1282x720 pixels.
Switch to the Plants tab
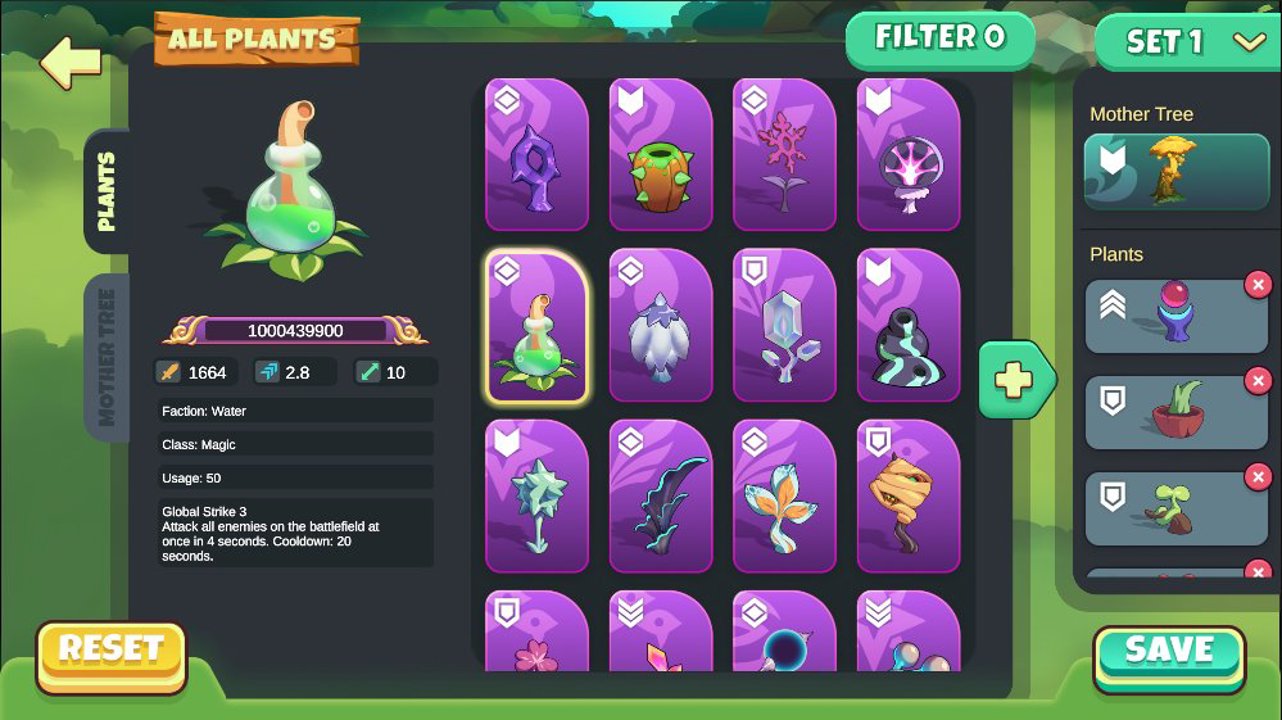pos(109,190)
